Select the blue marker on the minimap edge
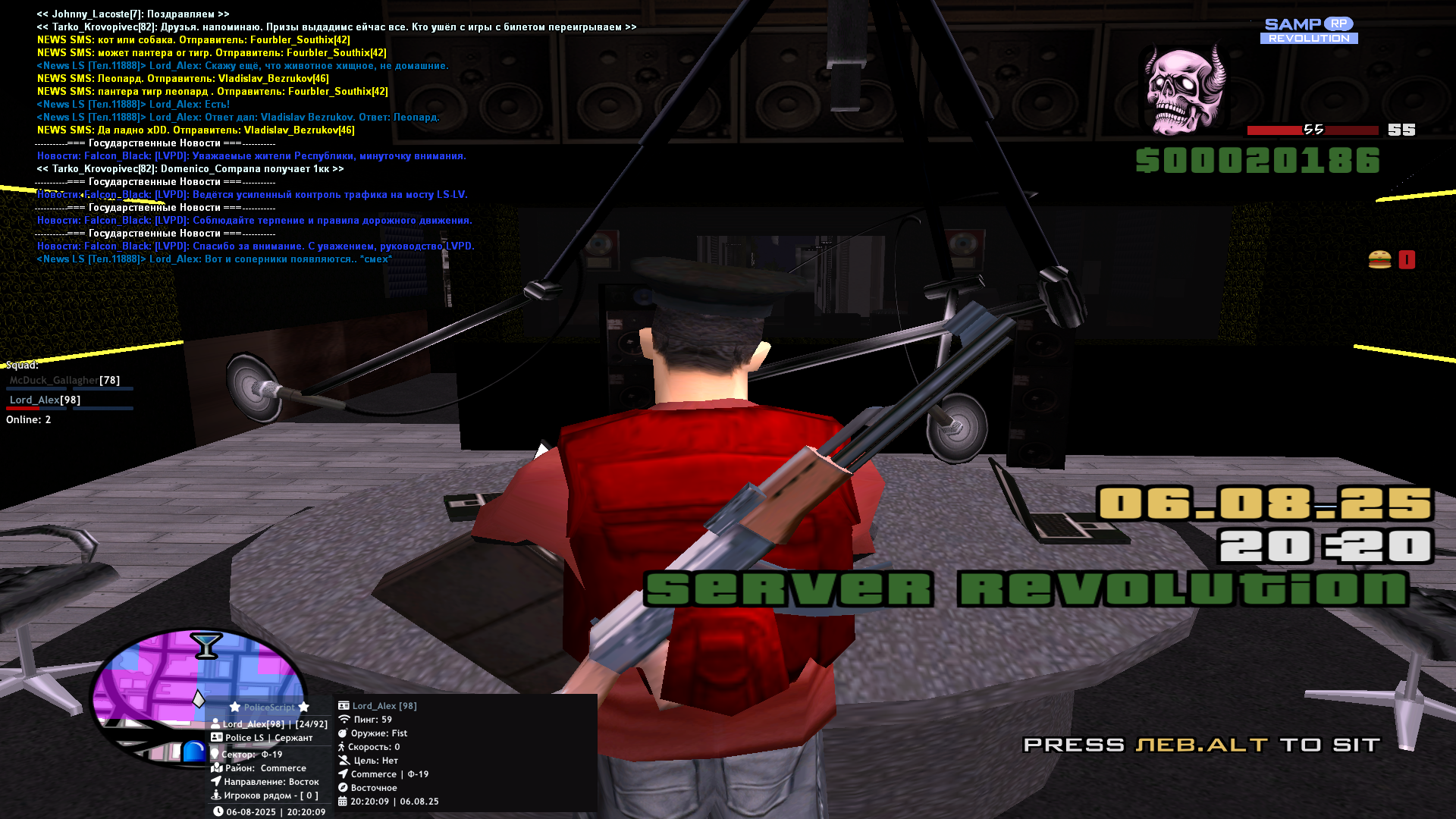Image resolution: width=1456 pixels, height=819 pixels. point(194,751)
